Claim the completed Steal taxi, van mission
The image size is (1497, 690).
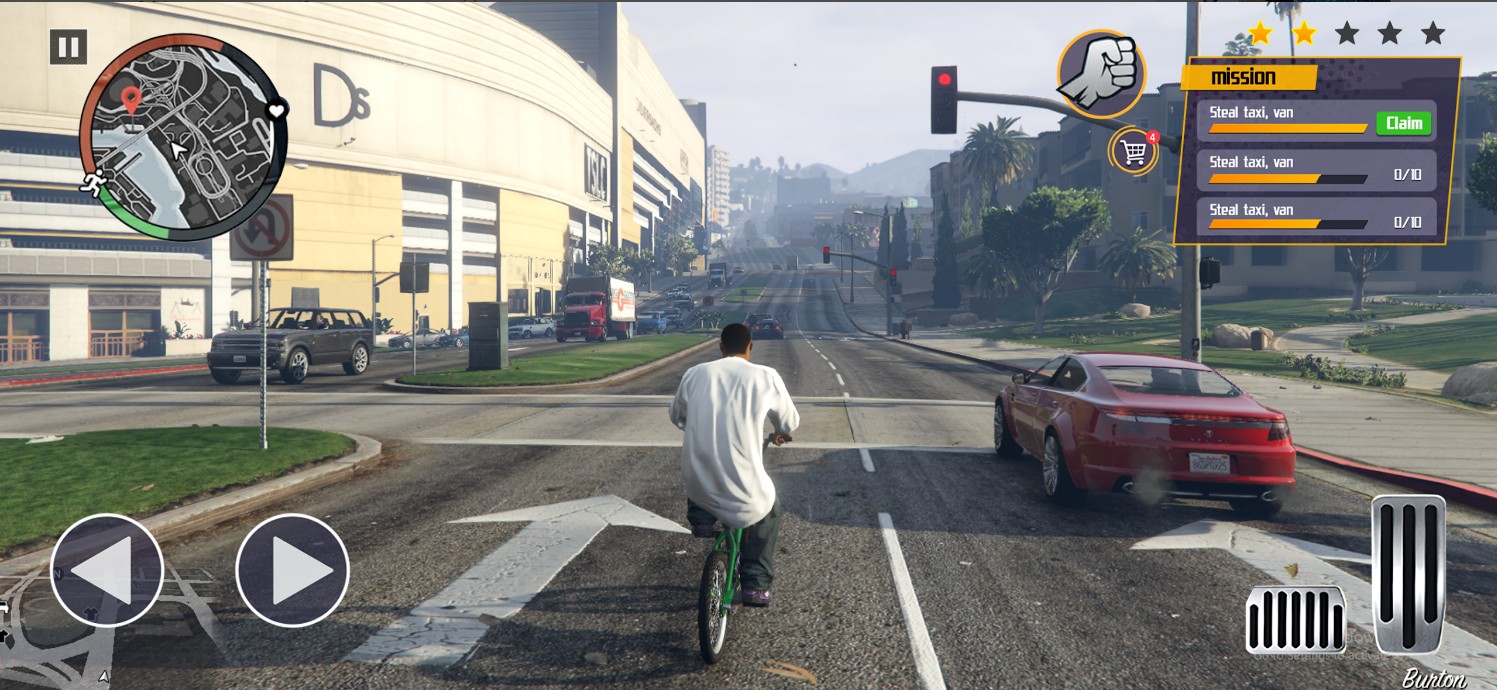(1403, 123)
